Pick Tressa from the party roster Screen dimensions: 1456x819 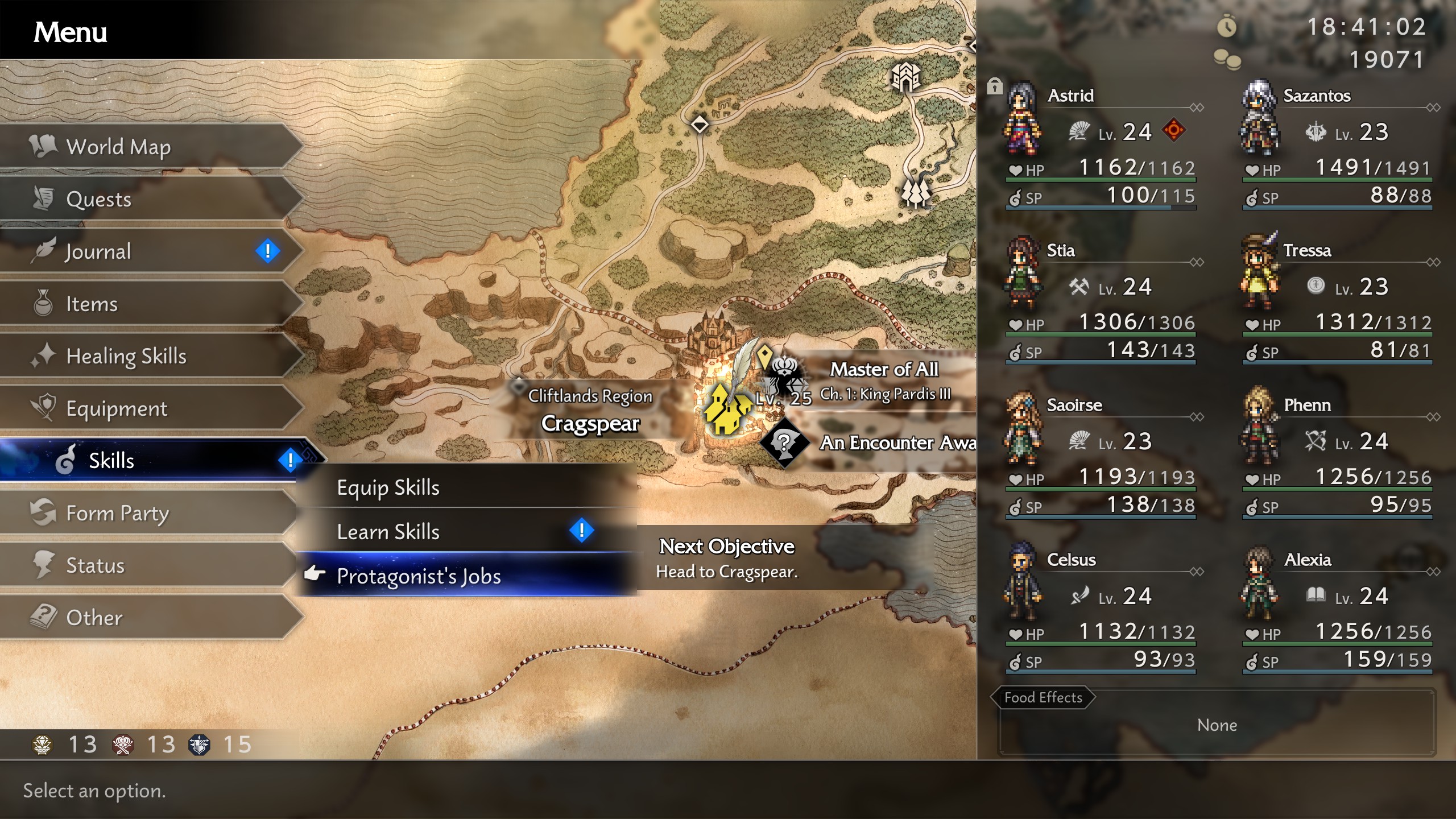[1337, 303]
